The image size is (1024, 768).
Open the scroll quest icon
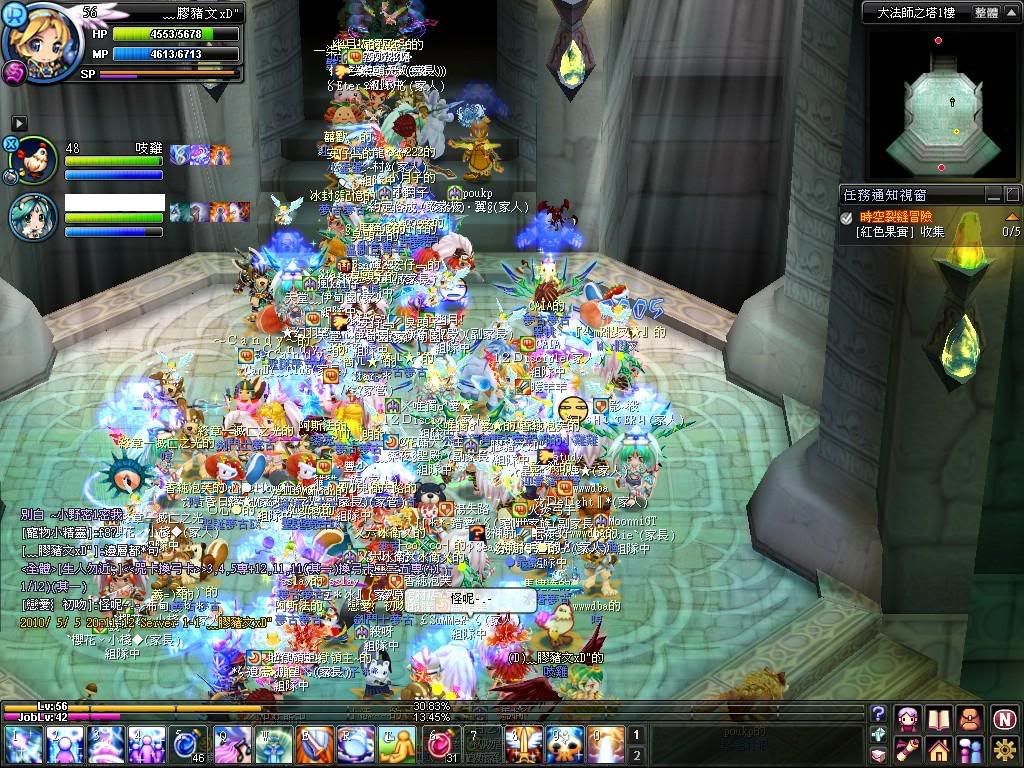pos(908,748)
